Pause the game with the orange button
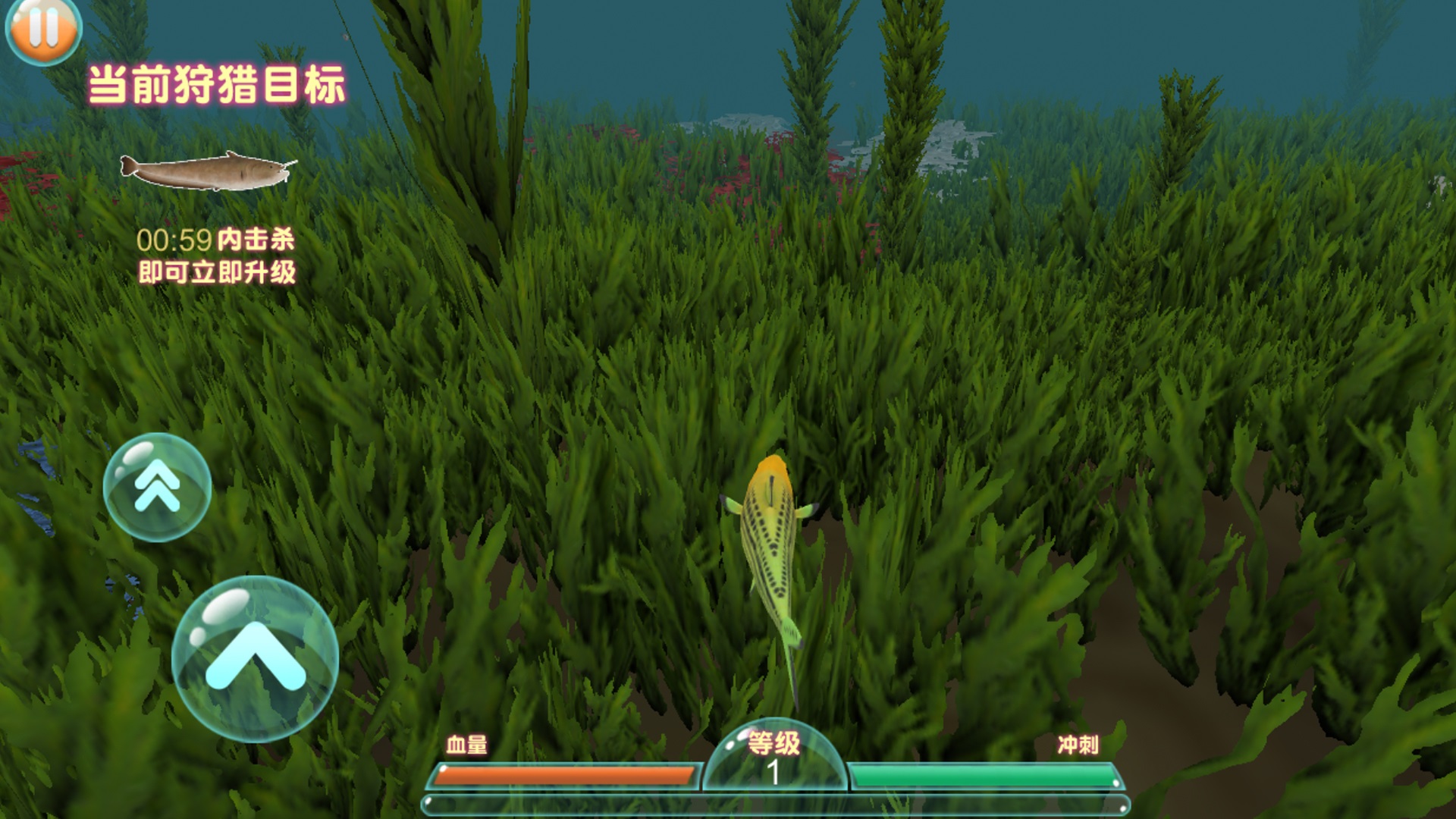The height and width of the screenshot is (819, 1456). click(43, 28)
